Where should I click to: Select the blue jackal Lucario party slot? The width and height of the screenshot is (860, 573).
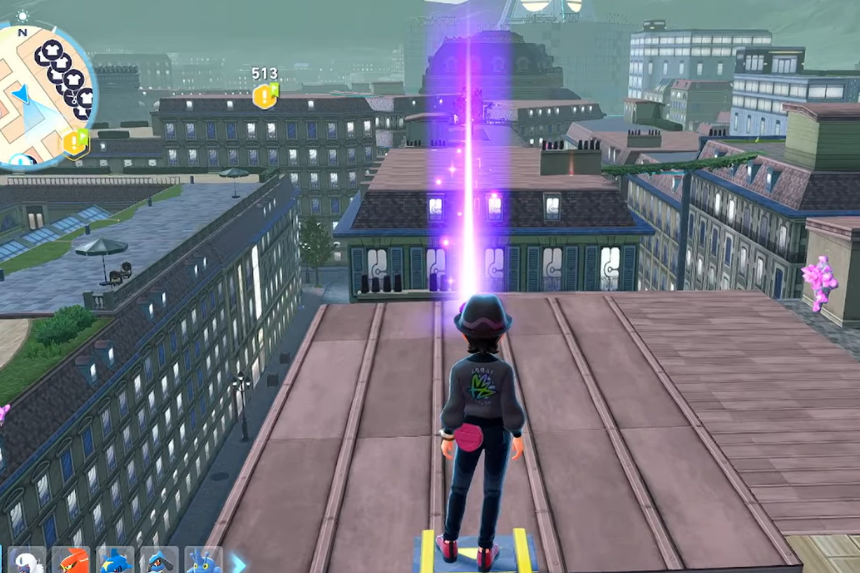(159, 561)
